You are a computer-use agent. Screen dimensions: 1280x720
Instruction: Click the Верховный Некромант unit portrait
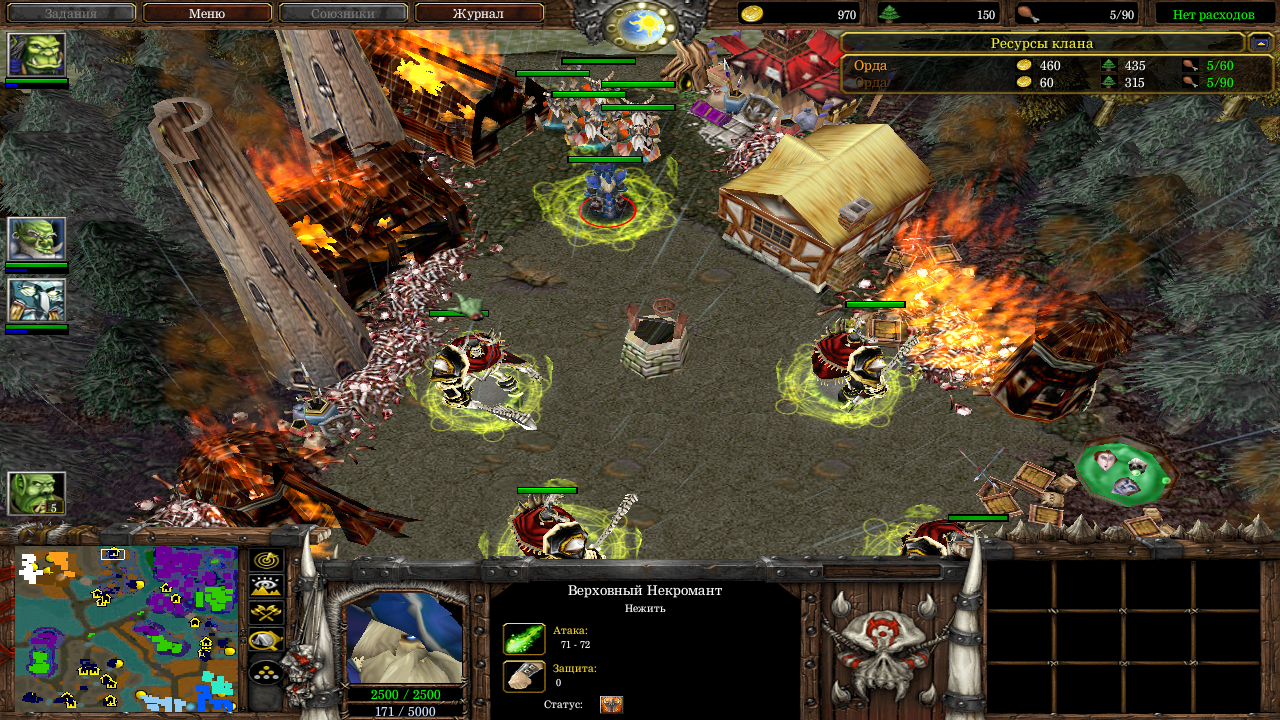[404, 637]
